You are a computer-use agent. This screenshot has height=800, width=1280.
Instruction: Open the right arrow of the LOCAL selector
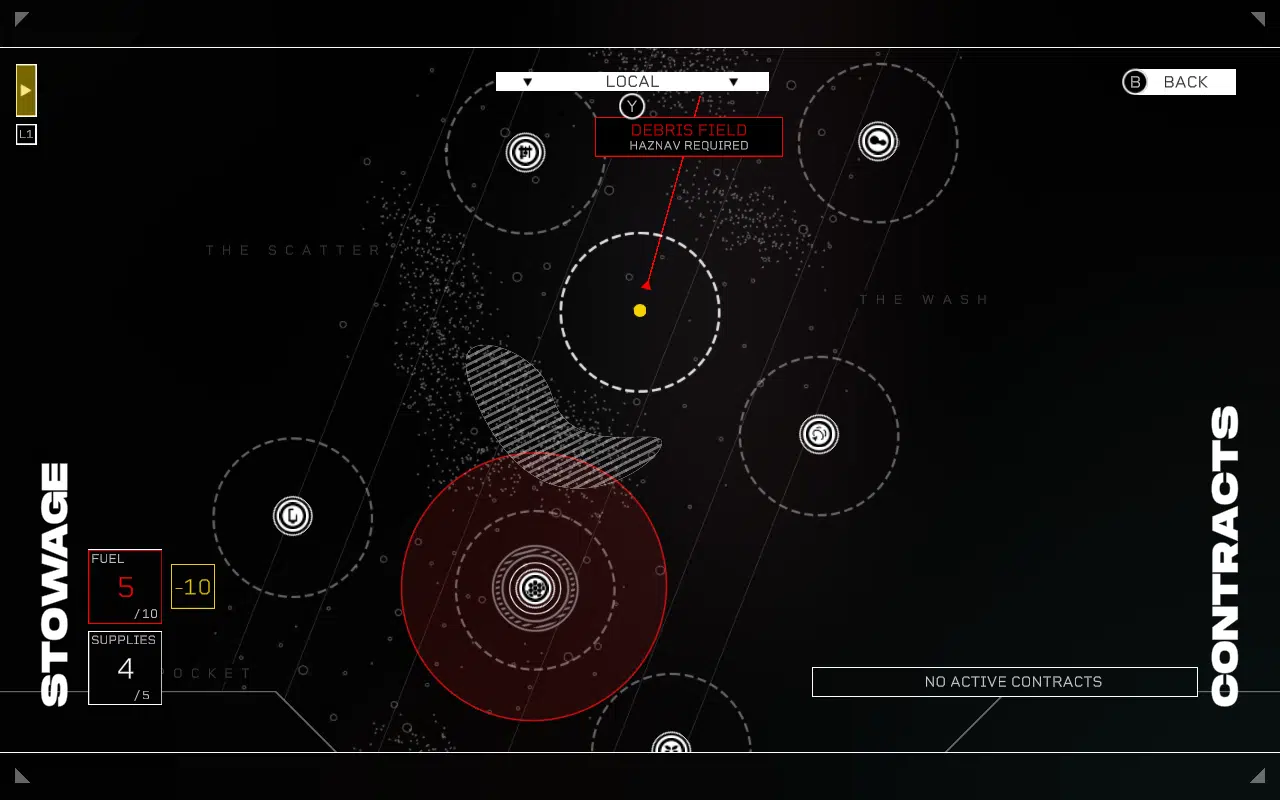click(734, 82)
